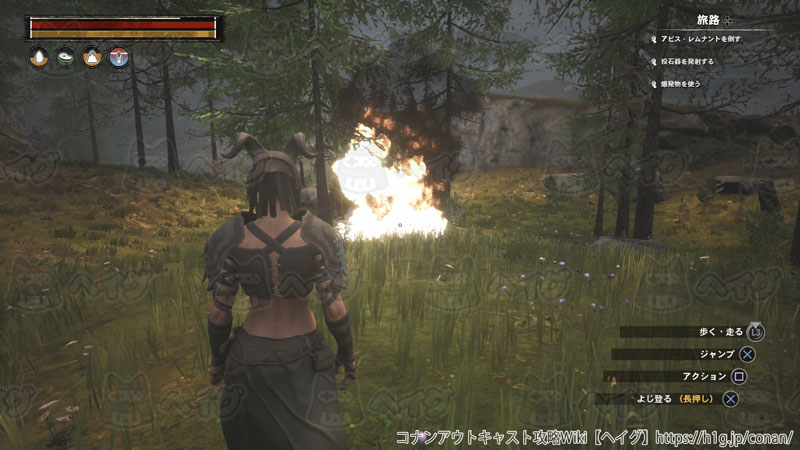Image resolution: width=800 pixels, height=450 pixels.
Task: Click the weight encumbrance status icon
Action: click(x=93, y=58)
